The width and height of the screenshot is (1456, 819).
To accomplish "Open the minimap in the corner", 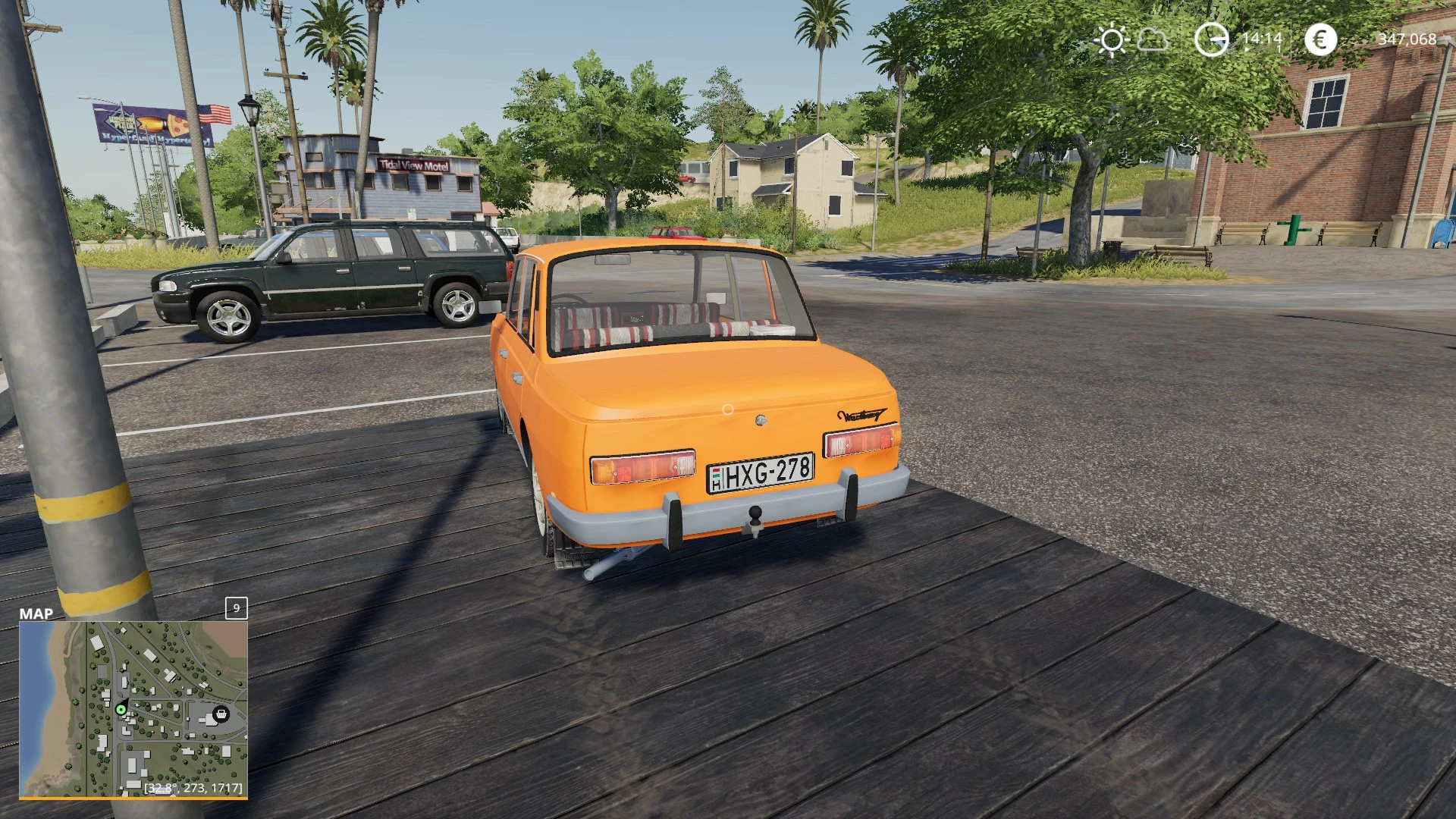I will tap(133, 709).
